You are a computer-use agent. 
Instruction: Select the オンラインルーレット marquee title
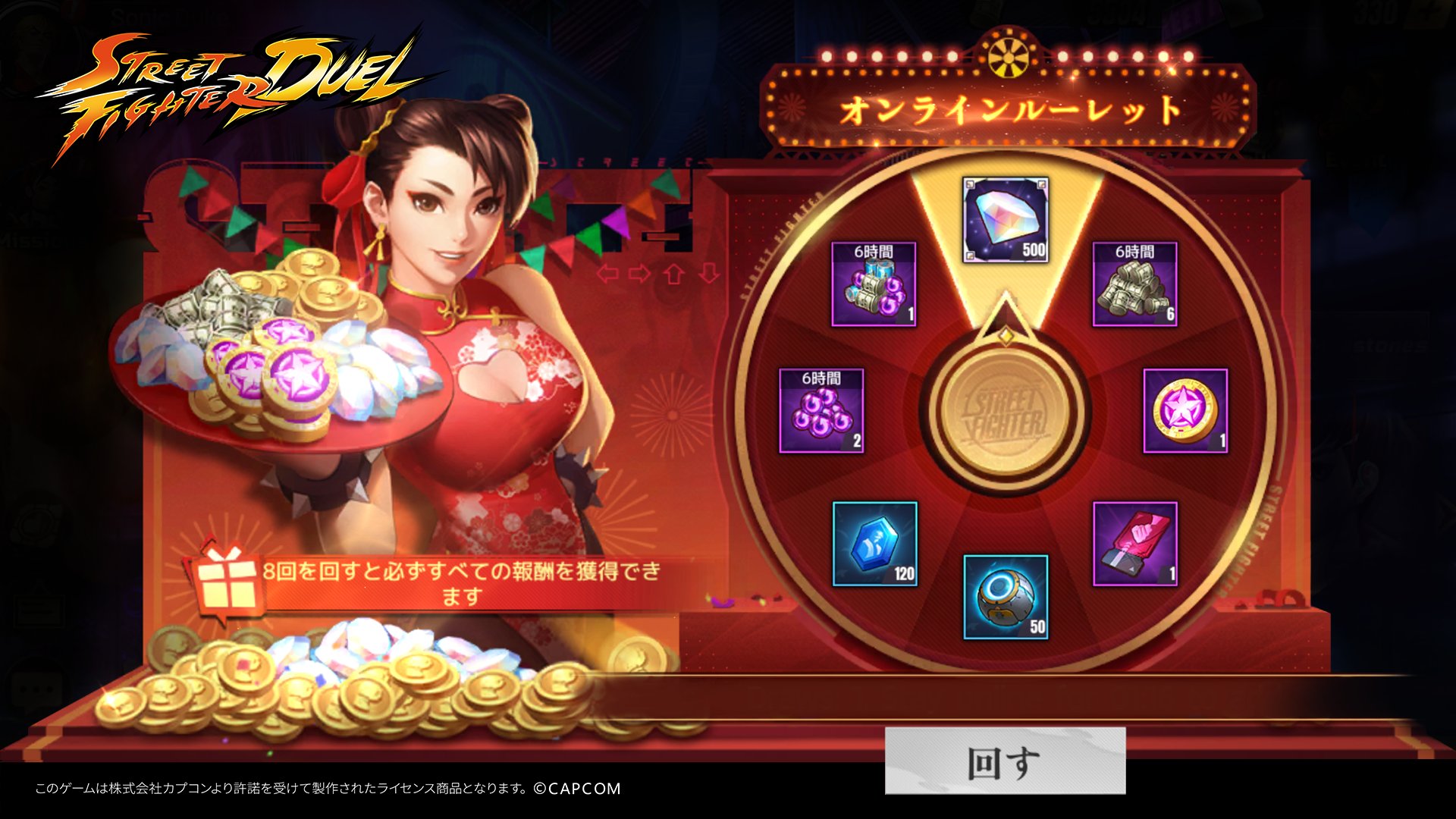coord(1009,110)
